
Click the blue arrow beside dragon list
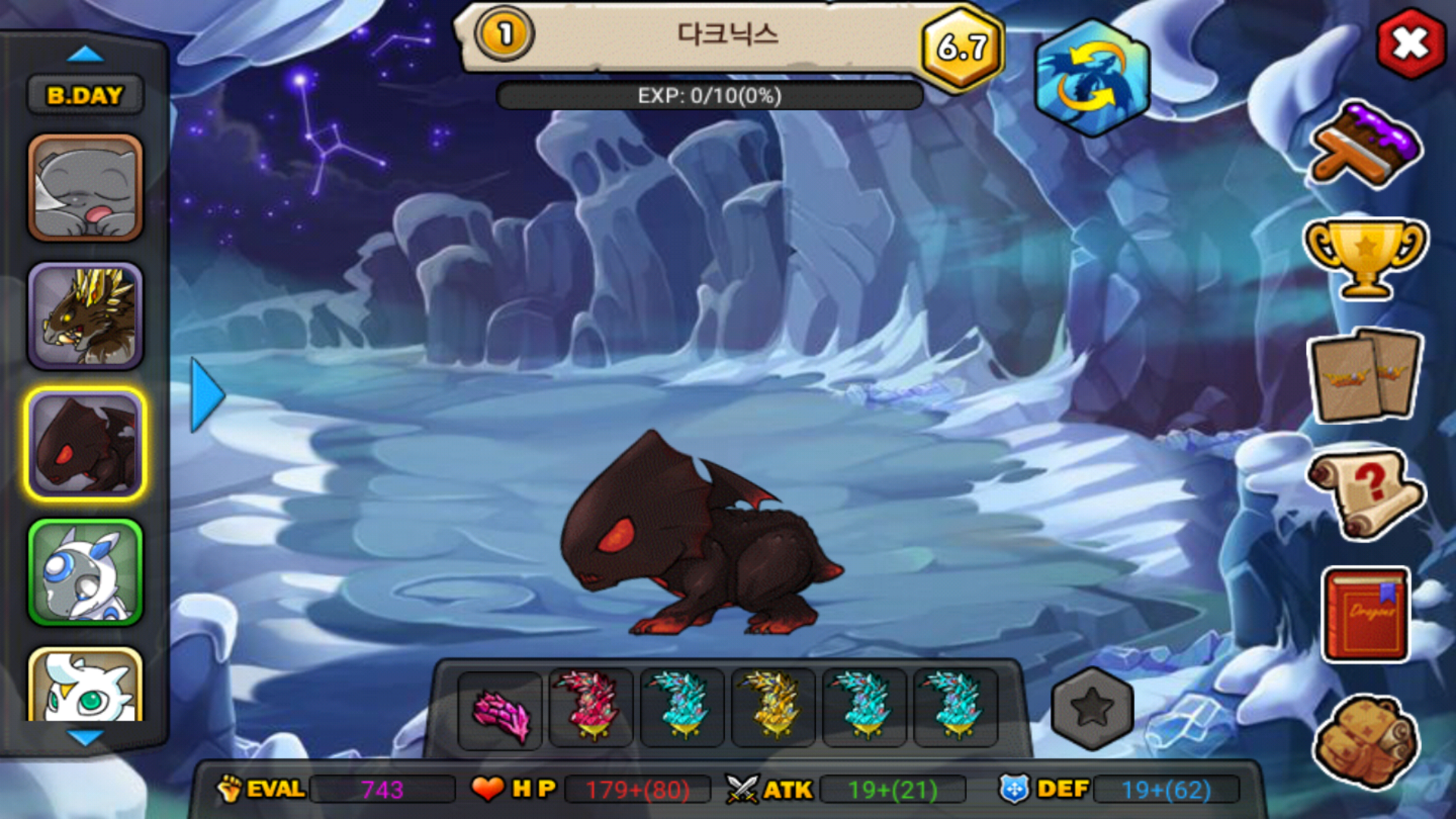click(206, 395)
